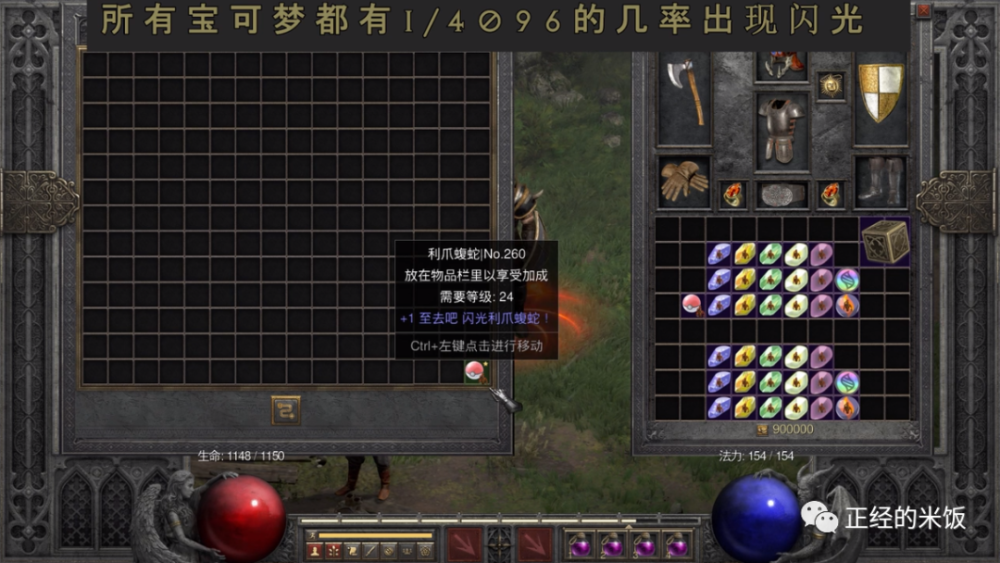The width and height of the screenshot is (1000, 563).
Task: Select the Poké Ball in the inventory grid
Action: coord(689,303)
